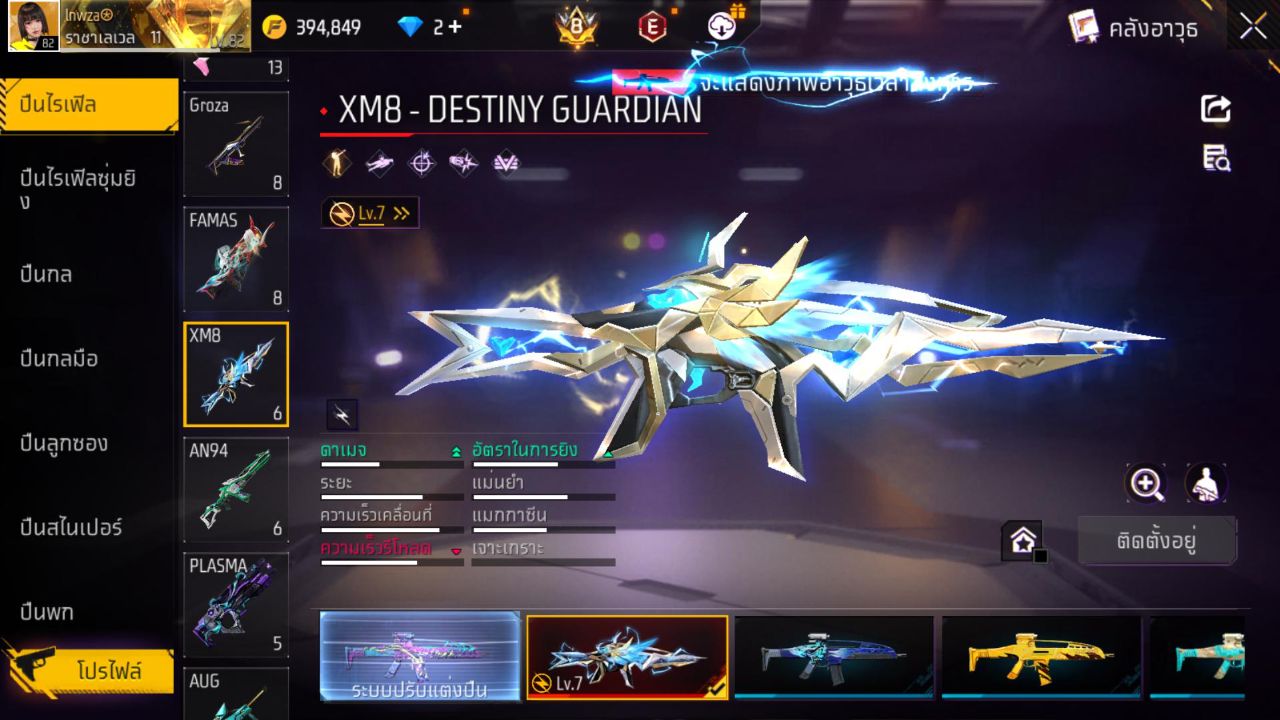This screenshot has height=720, width=1280.
Task: Switch to the ปืนไรเฟิล category
Action: point(88,104)
